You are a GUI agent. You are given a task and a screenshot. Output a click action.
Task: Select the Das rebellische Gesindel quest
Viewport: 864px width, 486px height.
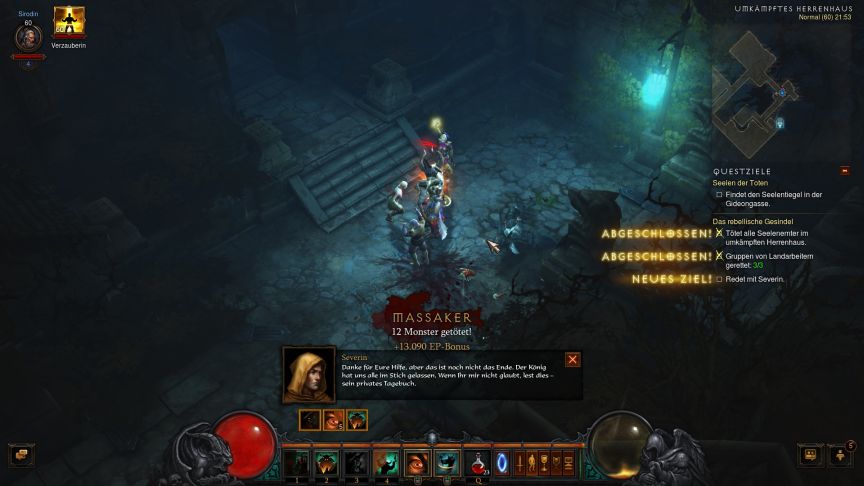752,220
